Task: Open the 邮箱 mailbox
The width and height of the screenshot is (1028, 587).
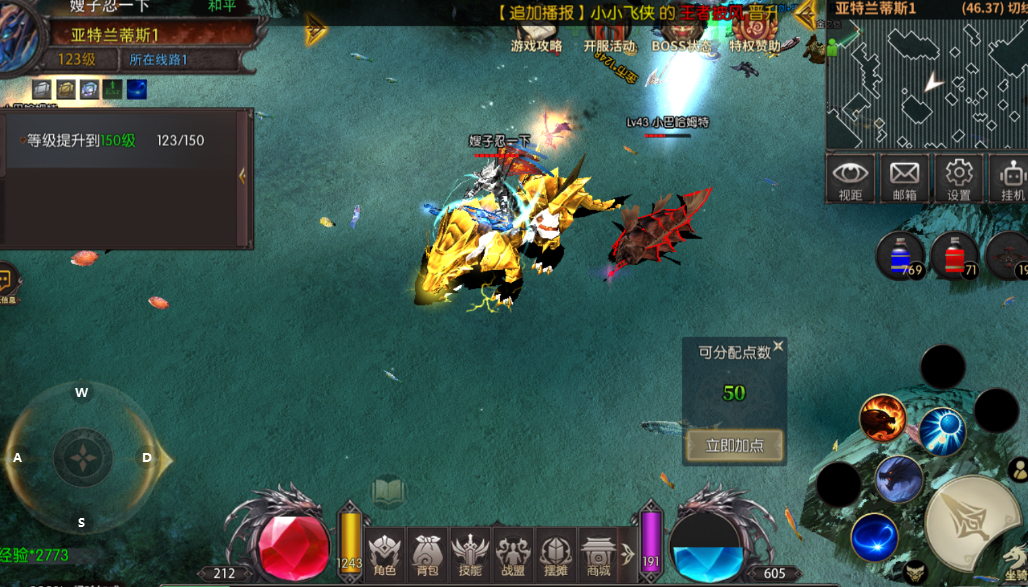Action: 904,178
